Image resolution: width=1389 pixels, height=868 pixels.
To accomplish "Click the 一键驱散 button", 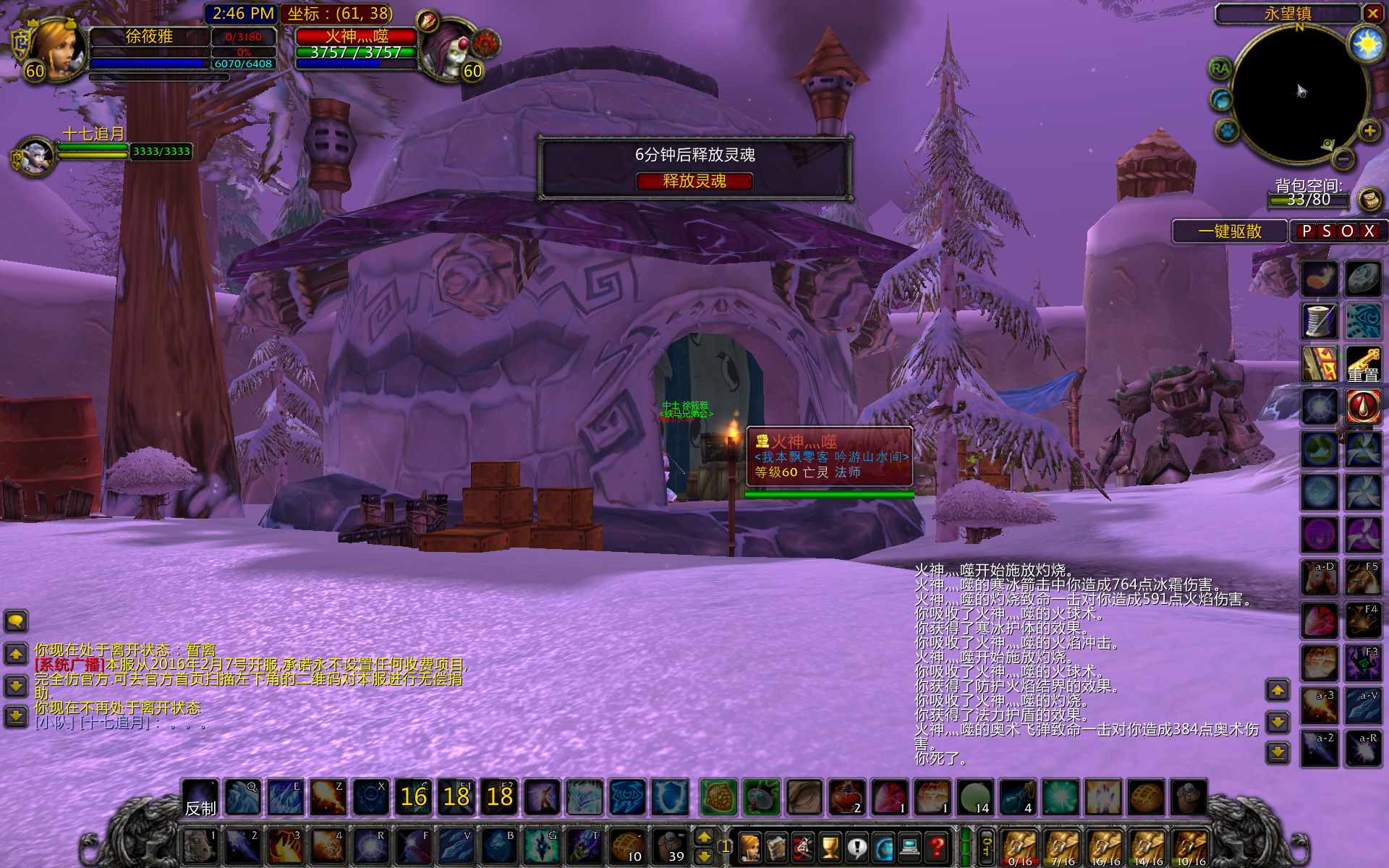I will [x=1229, y=231].
